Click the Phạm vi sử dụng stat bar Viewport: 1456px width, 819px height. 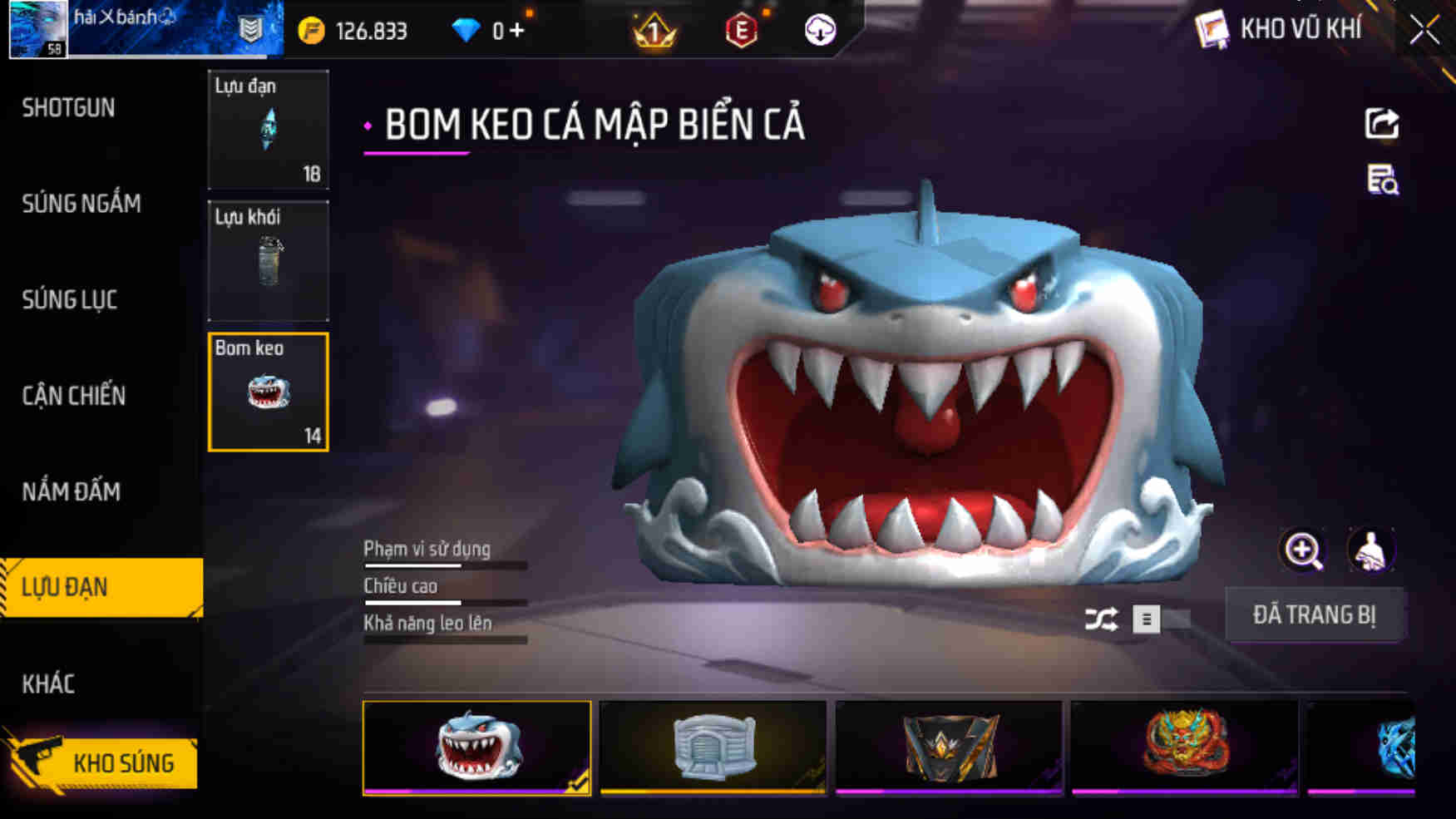(x=445, y=555)
